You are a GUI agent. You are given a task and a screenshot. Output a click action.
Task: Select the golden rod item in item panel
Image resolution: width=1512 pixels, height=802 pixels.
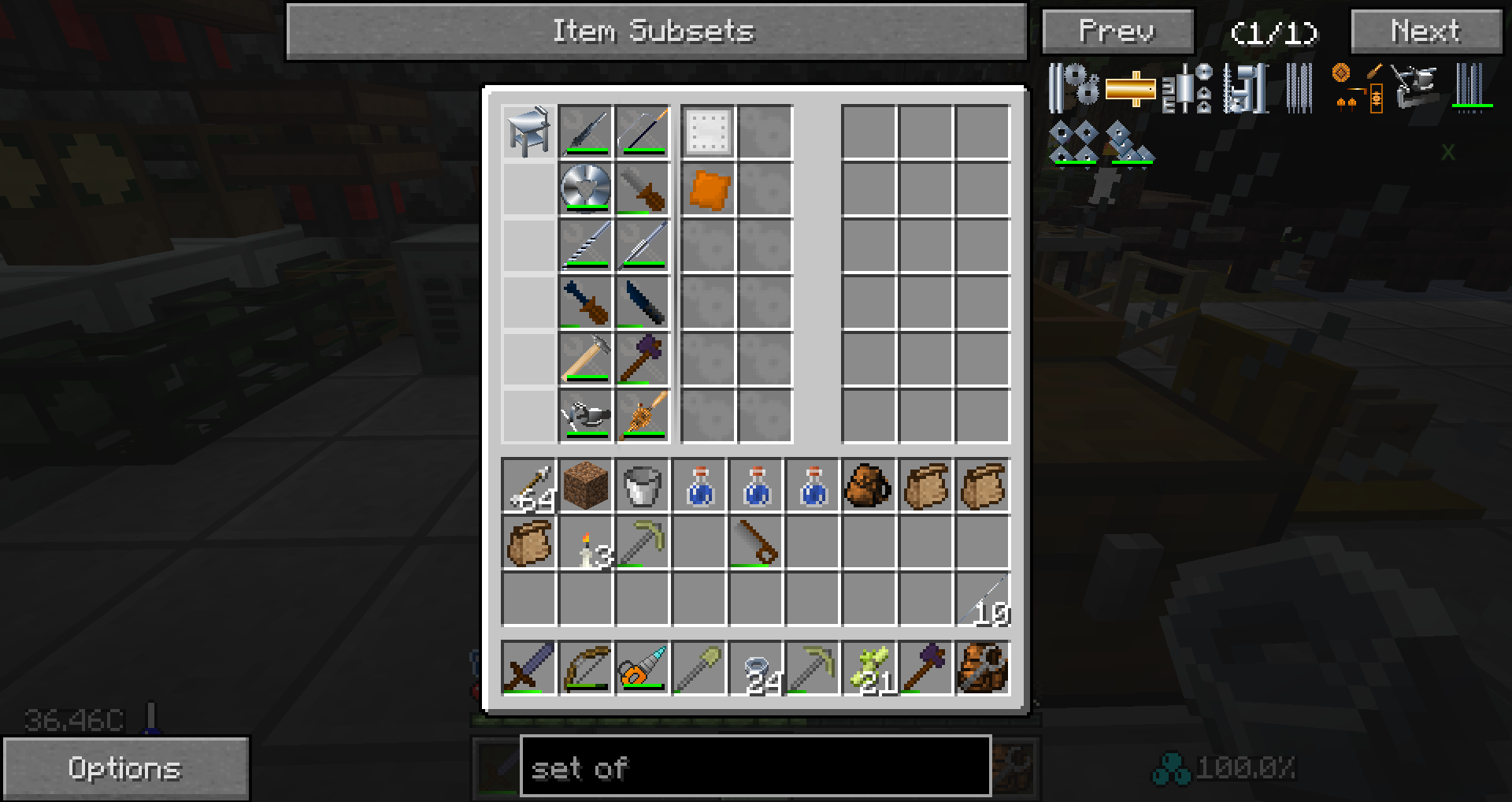pos(1130,88)
